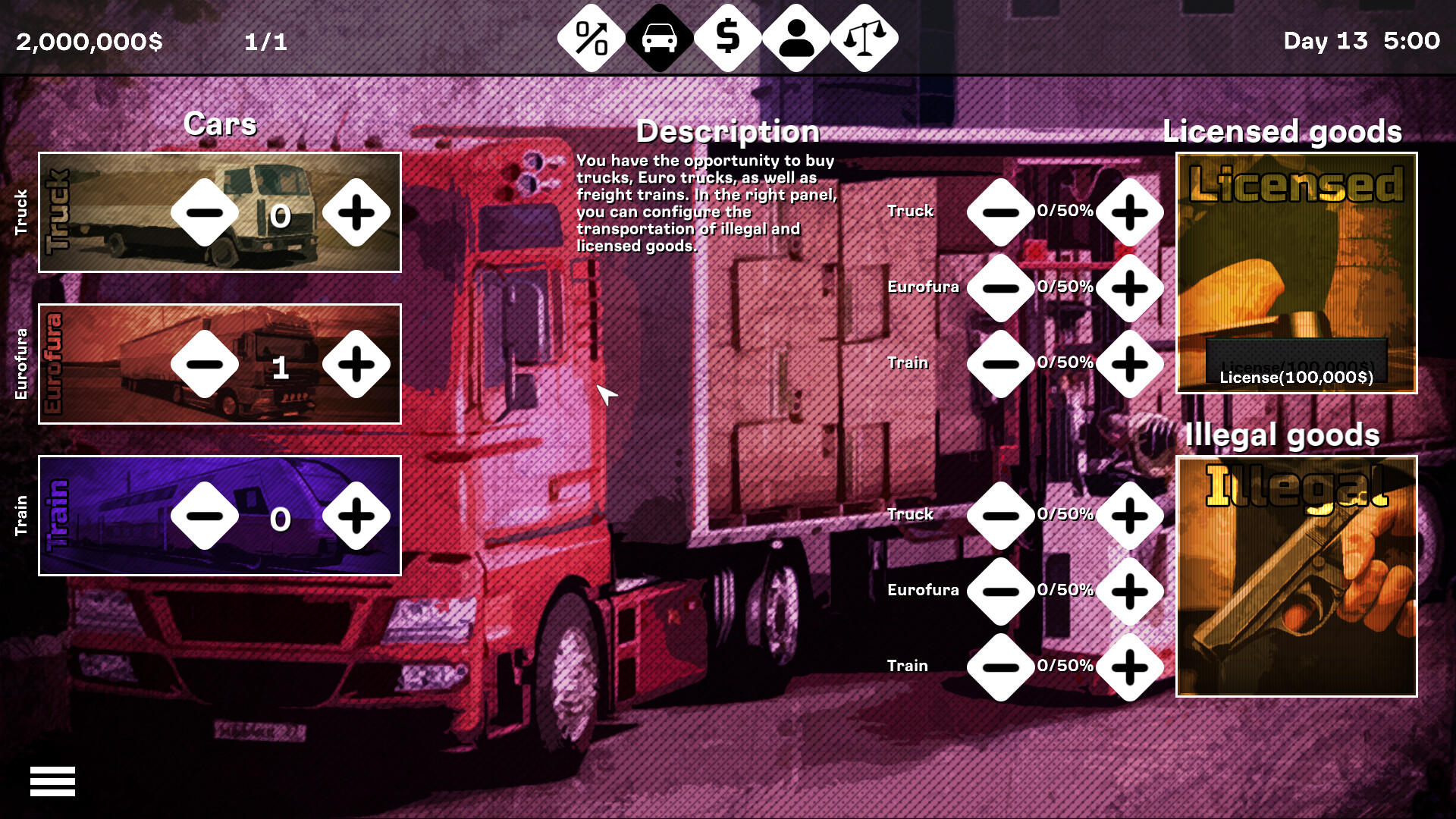Image resolution: width=1456 pixels, height=819 pixels.
Task: Increase licensed goods Truck percentage
Action: coord(1129,212)
